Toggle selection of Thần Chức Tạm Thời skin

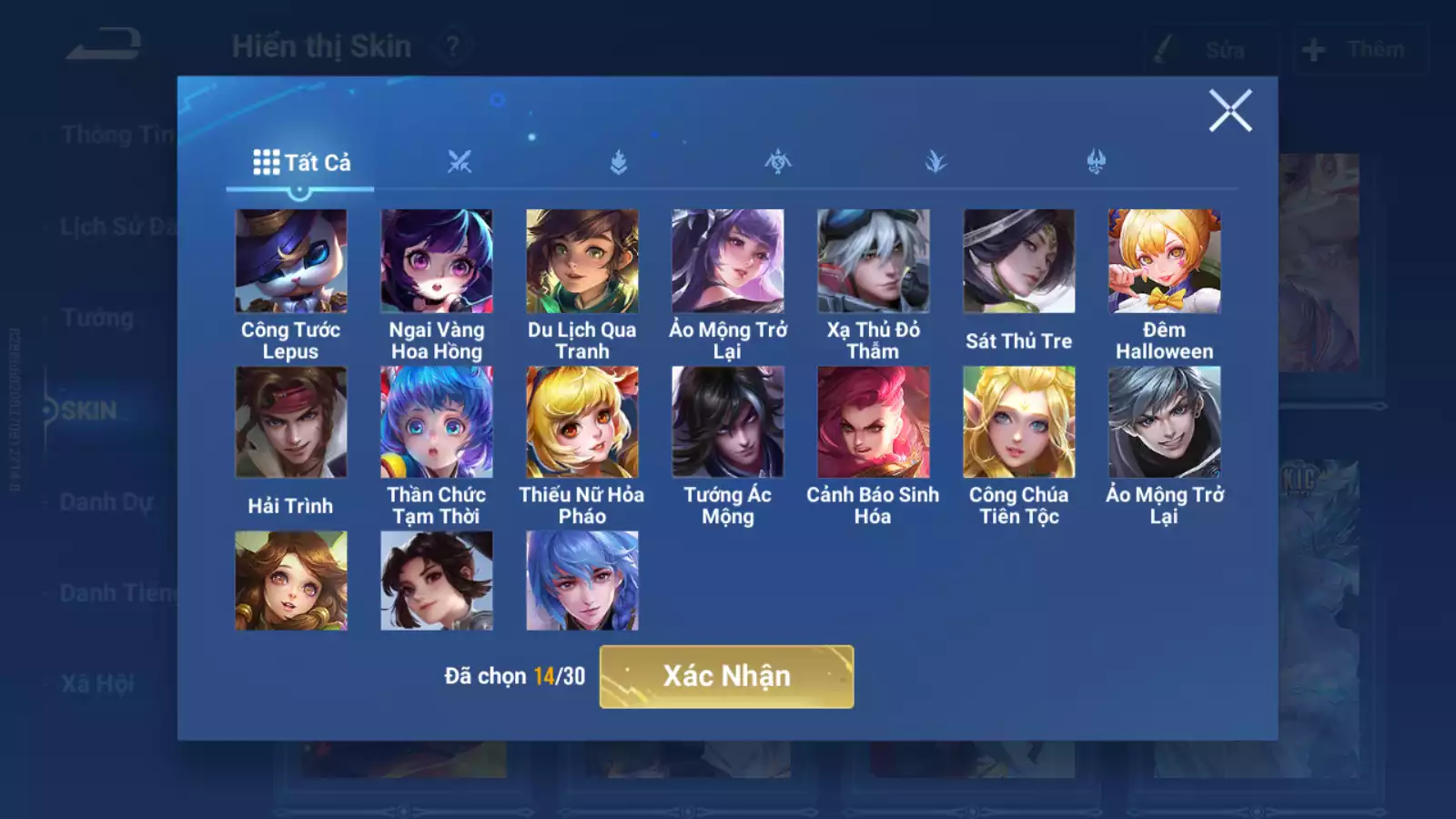tap(437, 420)
